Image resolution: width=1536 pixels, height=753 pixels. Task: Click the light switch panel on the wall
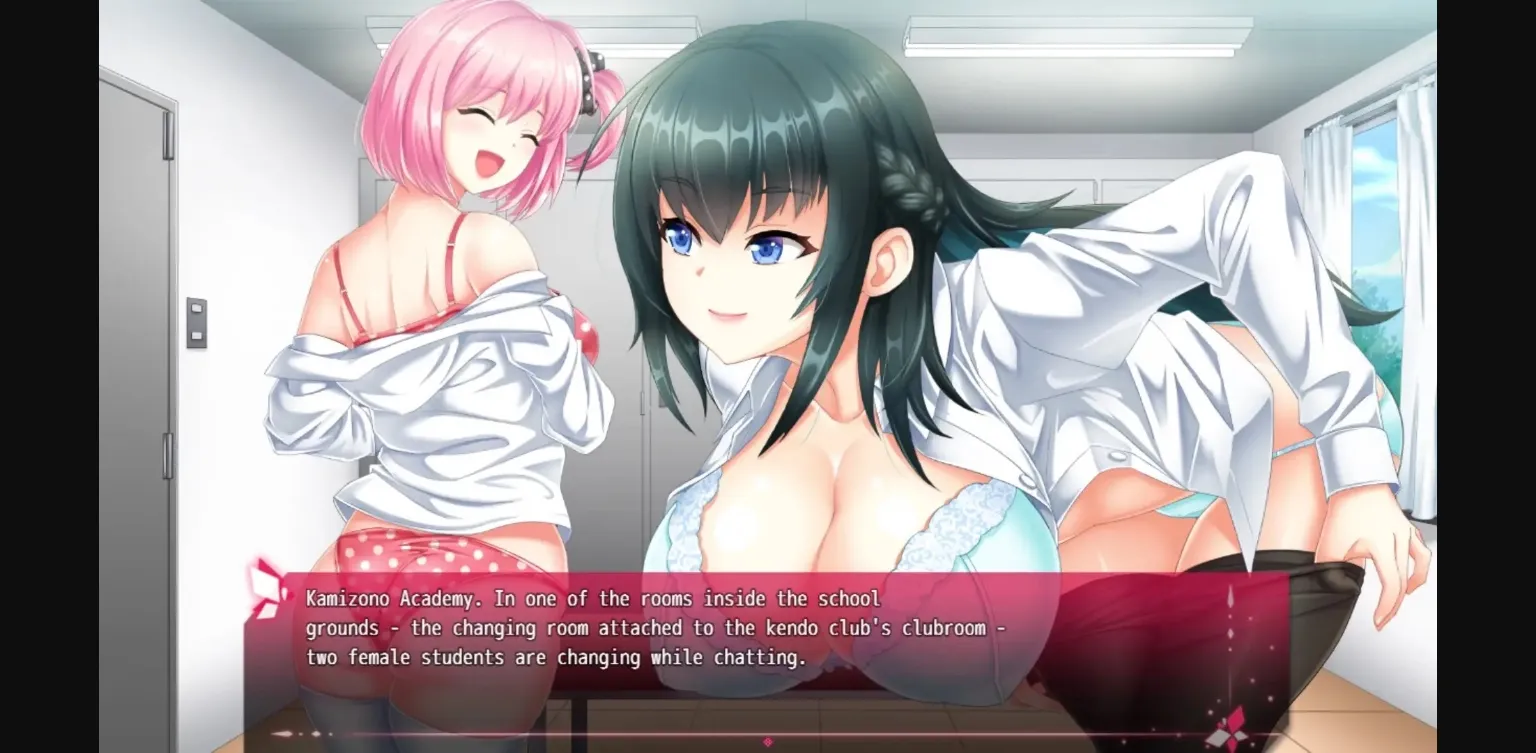pyautogui.click(x=199, y=320)
